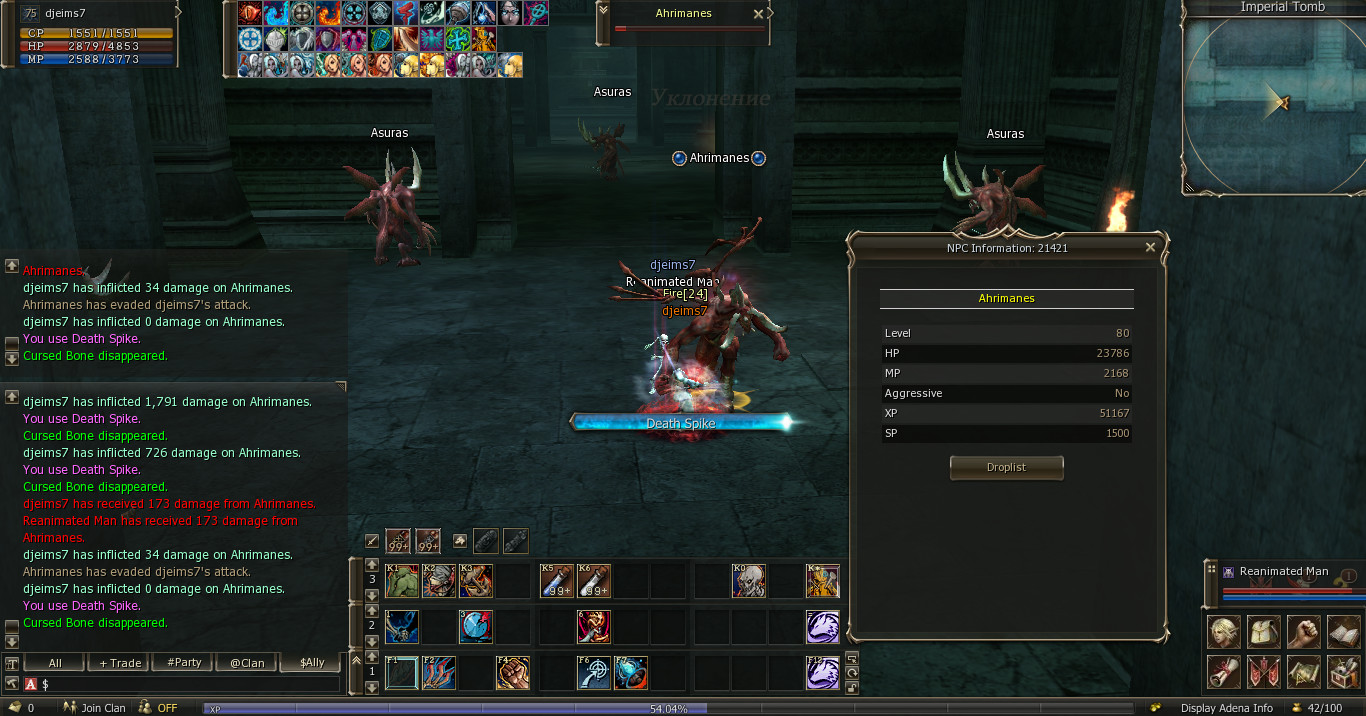The height and width of the screenshot is (716, 1366).
Task: Activate the skeleton skull skill in slot K0
Action: click(748, 581)
